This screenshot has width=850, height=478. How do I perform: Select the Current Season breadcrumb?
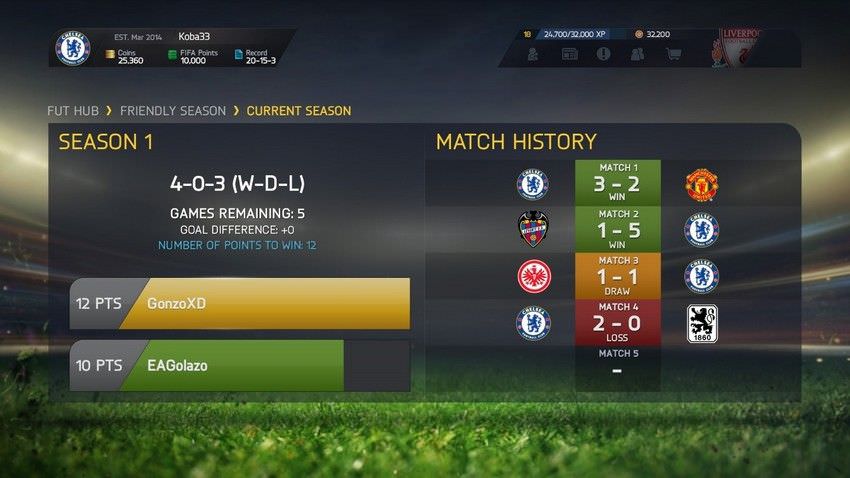[x=298, y=111]
